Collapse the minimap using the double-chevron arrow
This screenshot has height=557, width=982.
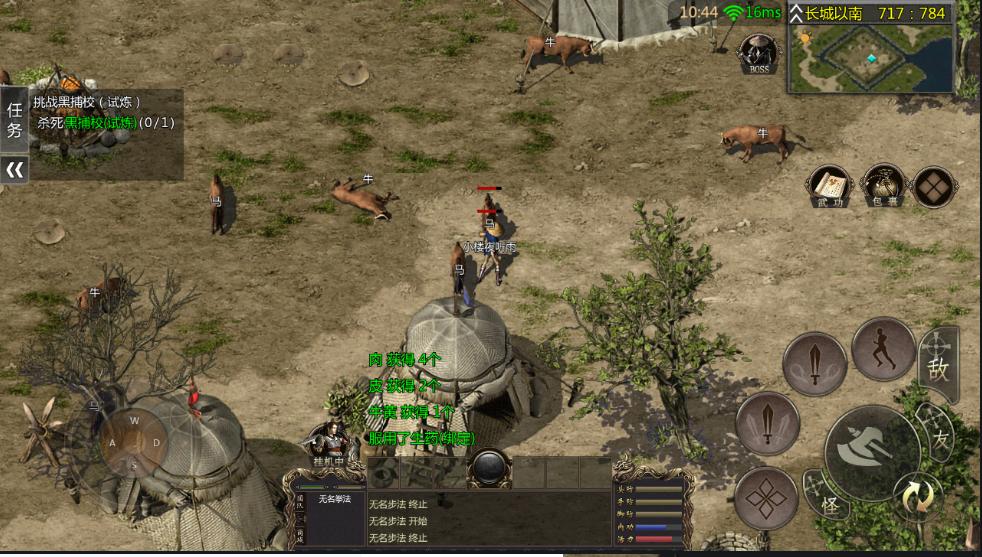[796, 13]
